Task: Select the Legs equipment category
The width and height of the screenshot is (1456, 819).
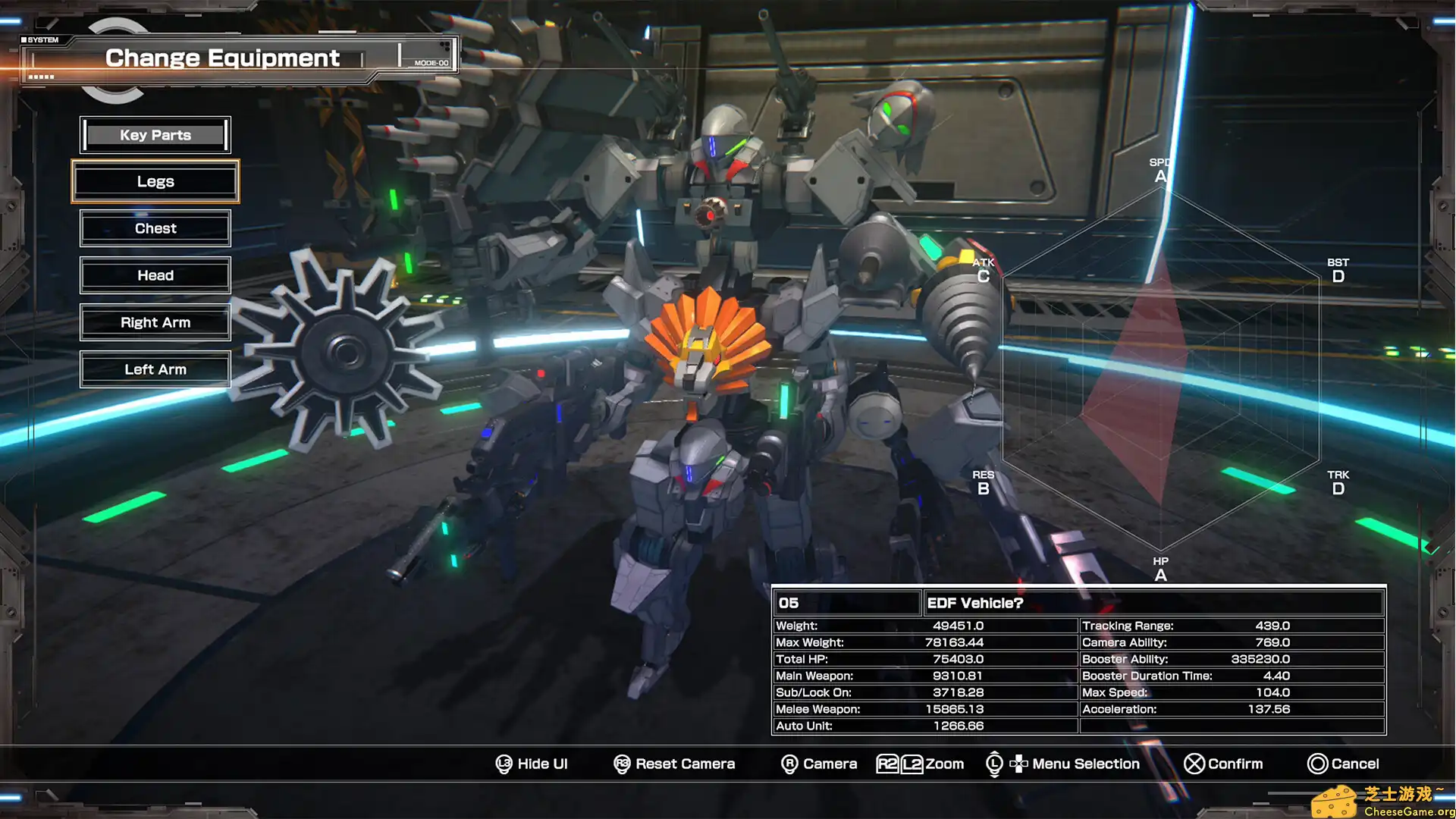Action: [x=155, y=181]
